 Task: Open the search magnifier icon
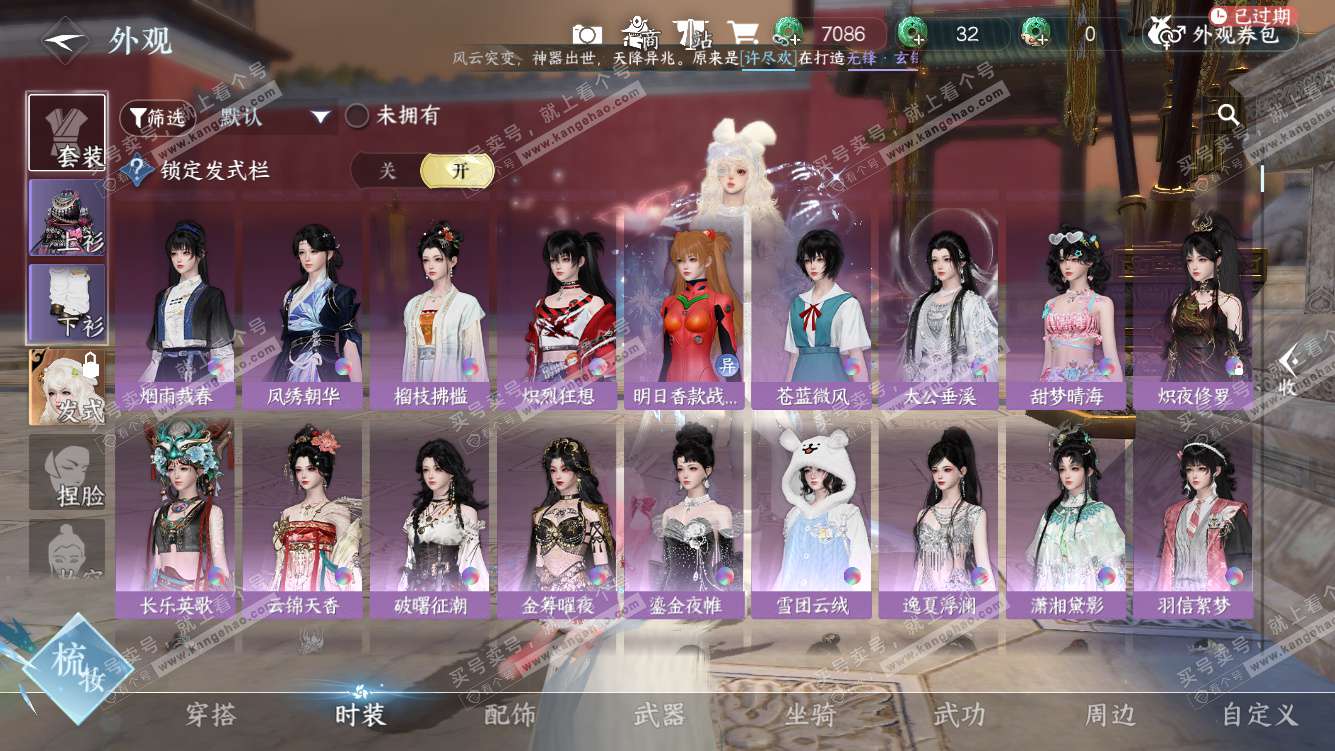1228,115
